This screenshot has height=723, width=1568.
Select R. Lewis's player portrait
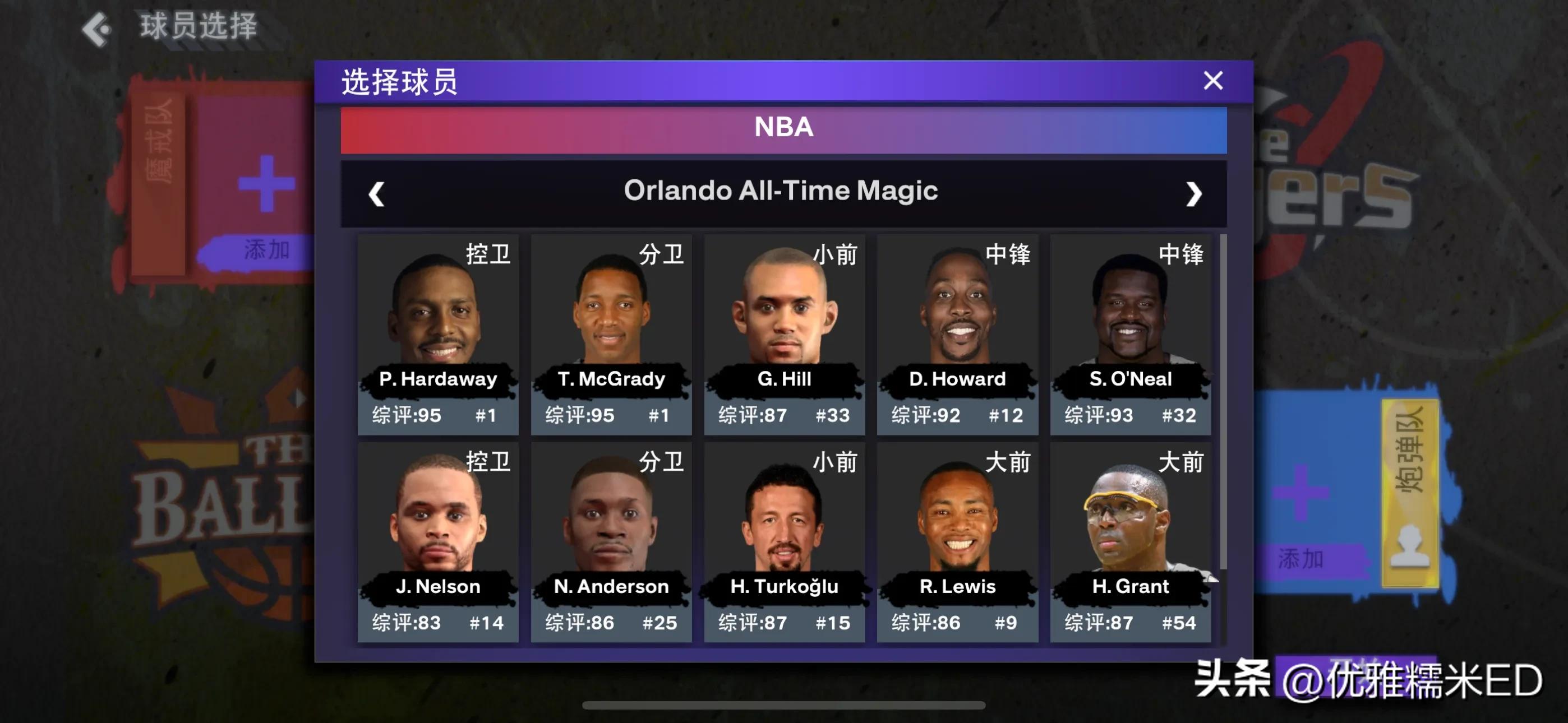click(x=957, y=541)
